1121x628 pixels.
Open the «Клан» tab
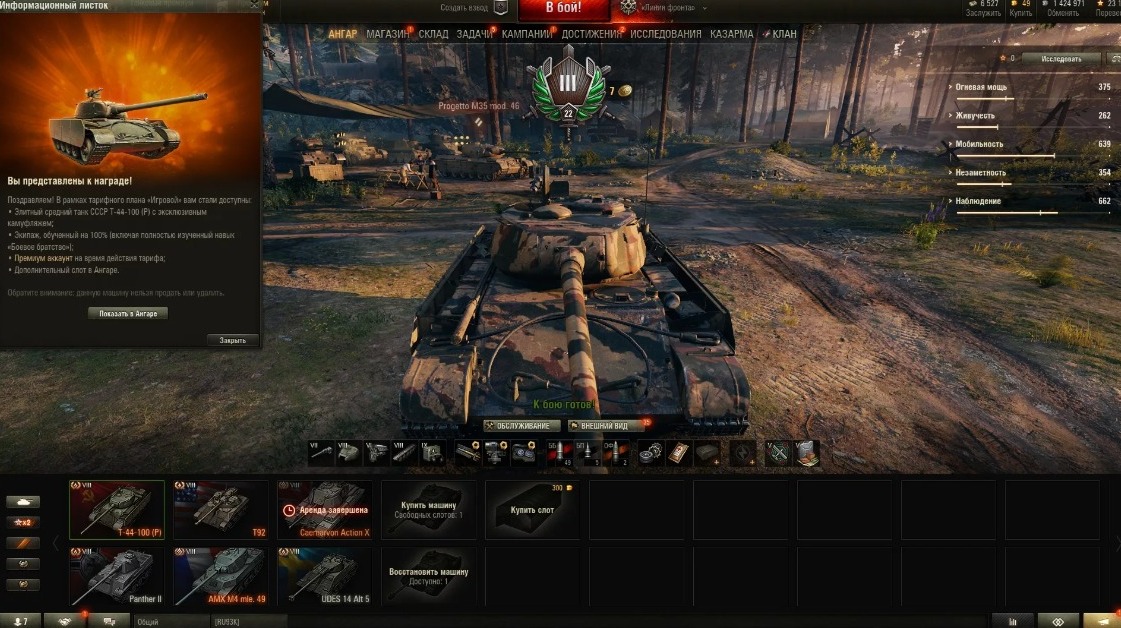pyautogui.click(x=784, y=34)
